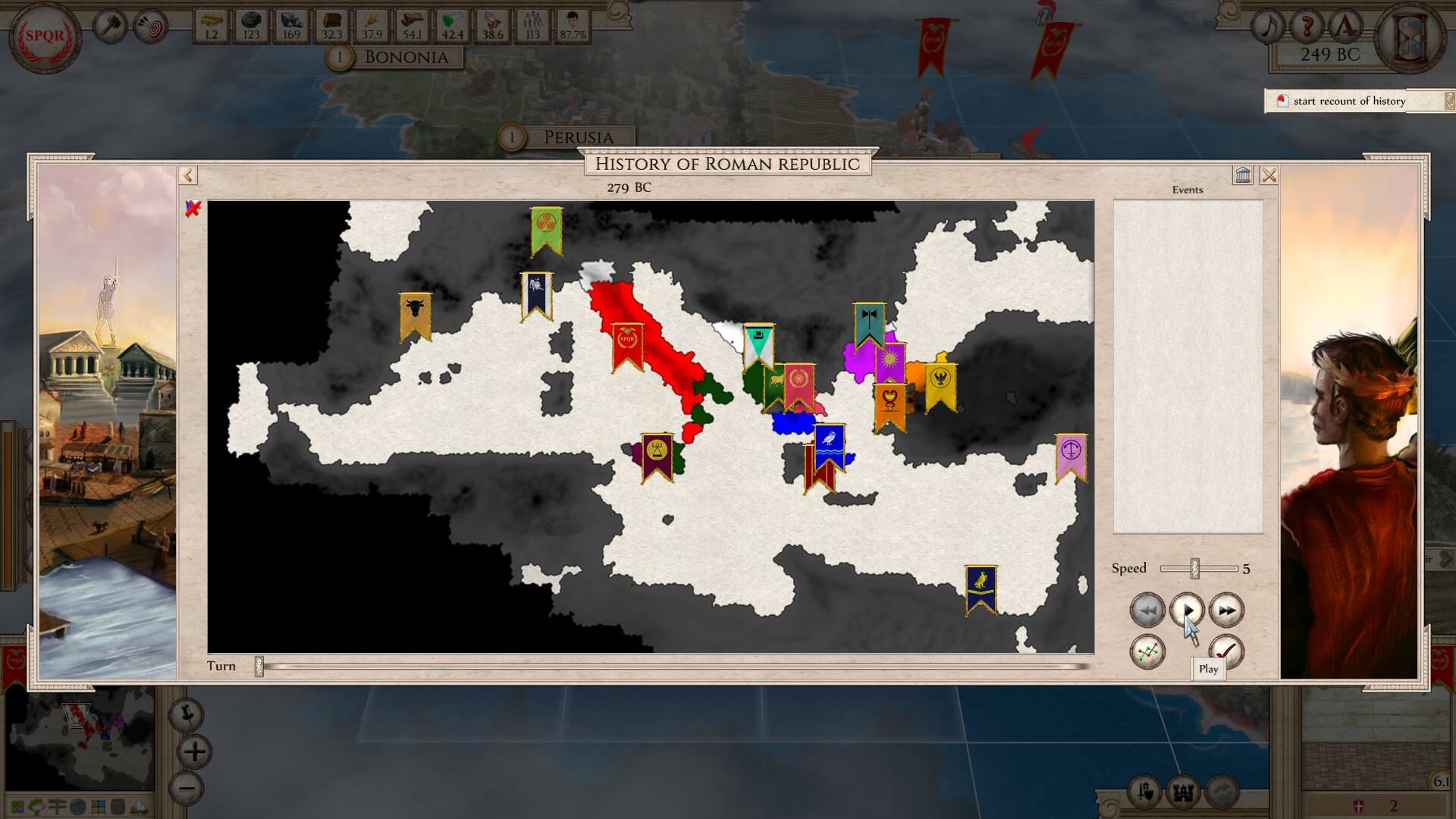This screenshot has height=819, width=1456.
Task: Open the target and arrows objectives
Action: pyautogui.click(x=149, y=27)
